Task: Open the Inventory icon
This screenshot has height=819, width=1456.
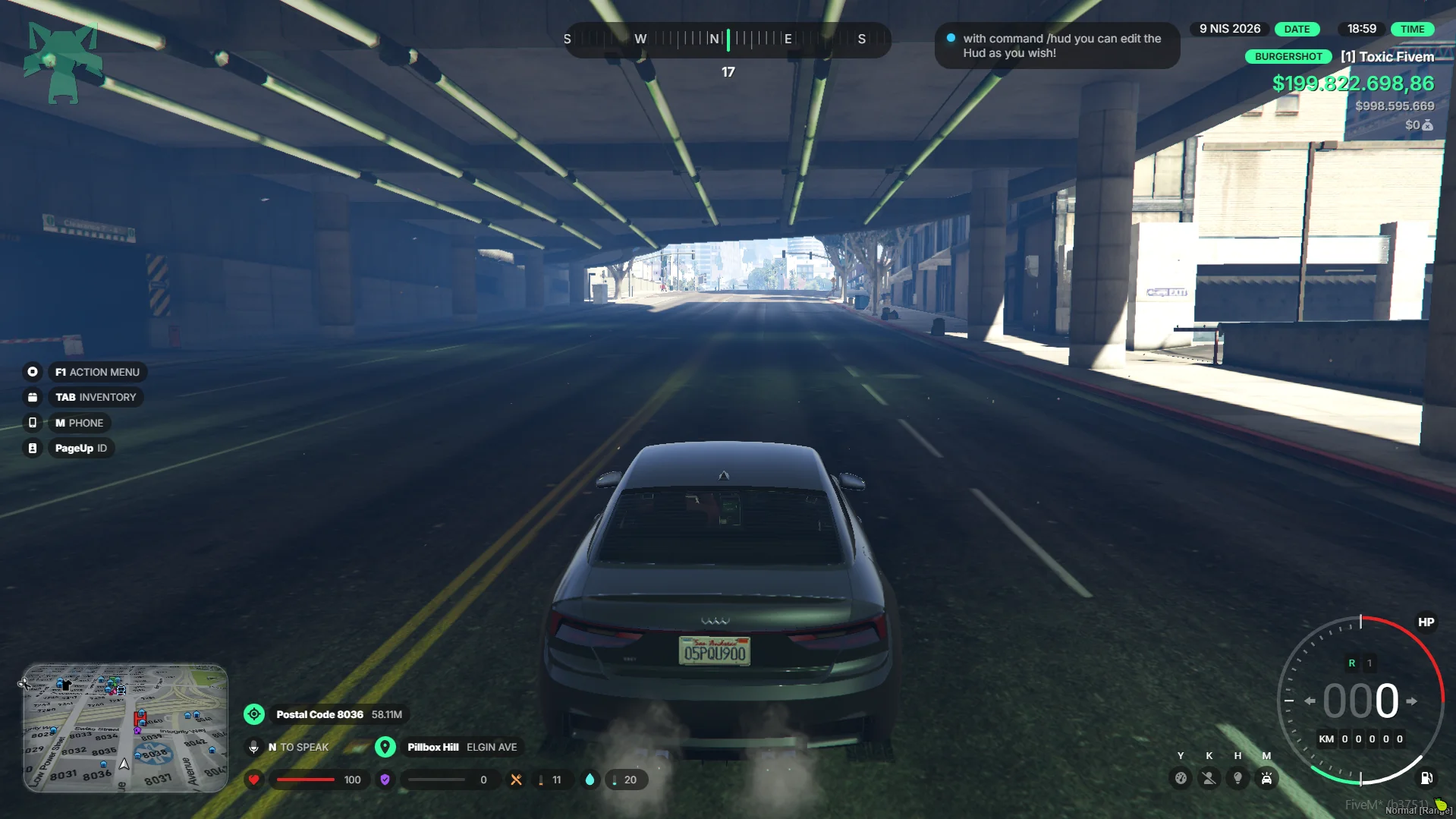Action: point(33,397)
